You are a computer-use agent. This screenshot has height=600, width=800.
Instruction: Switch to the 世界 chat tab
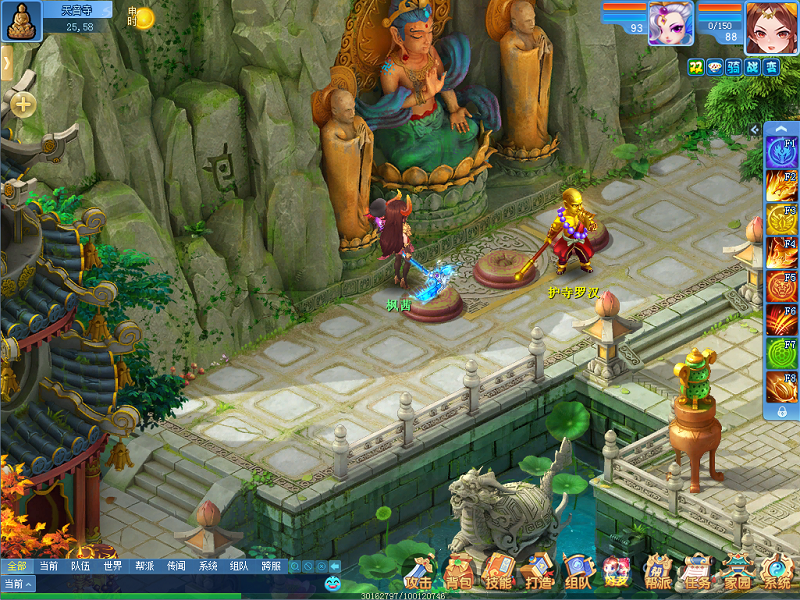[112, 566]
